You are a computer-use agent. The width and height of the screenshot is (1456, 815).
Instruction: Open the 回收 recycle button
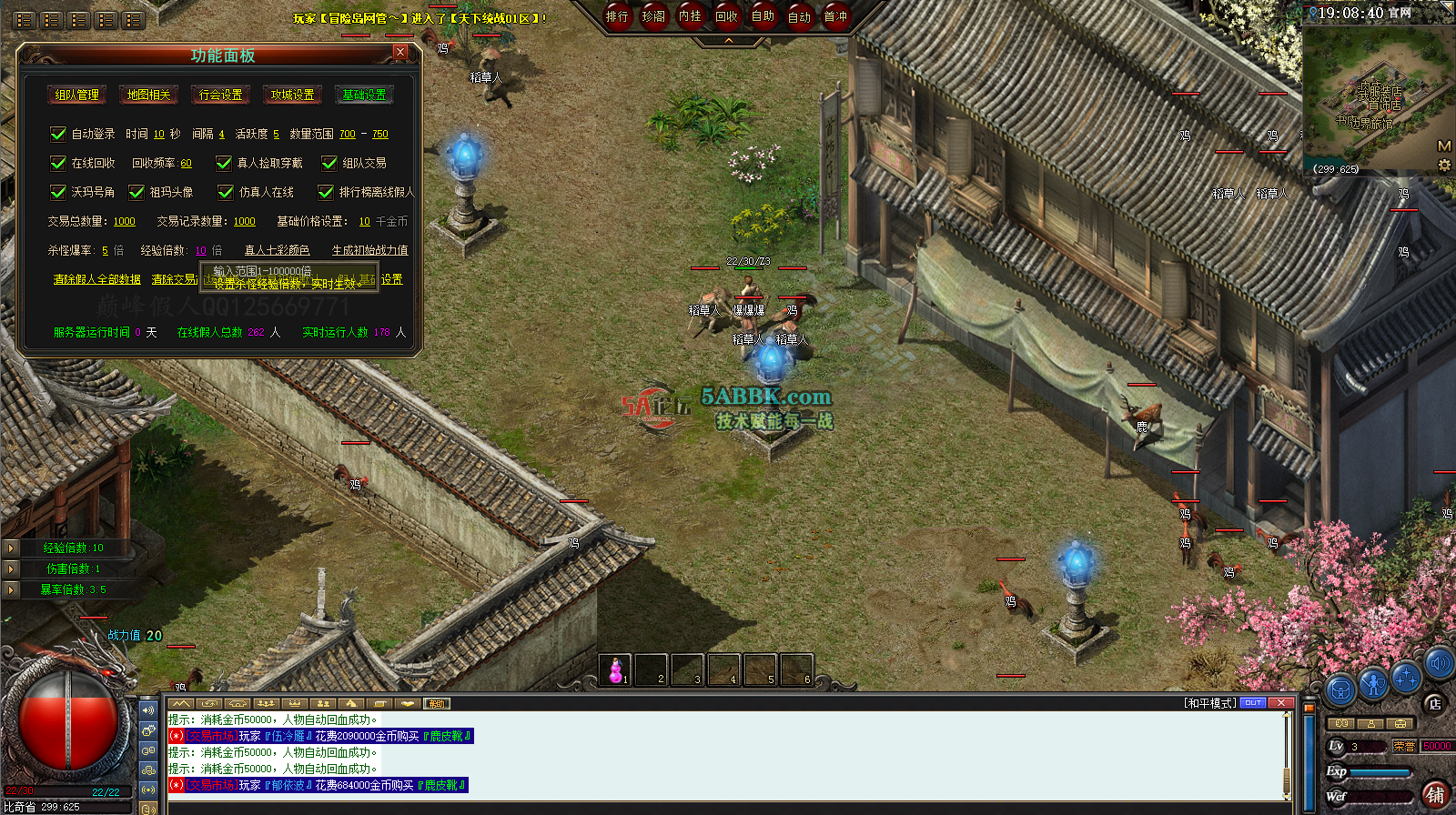(726, 16)
